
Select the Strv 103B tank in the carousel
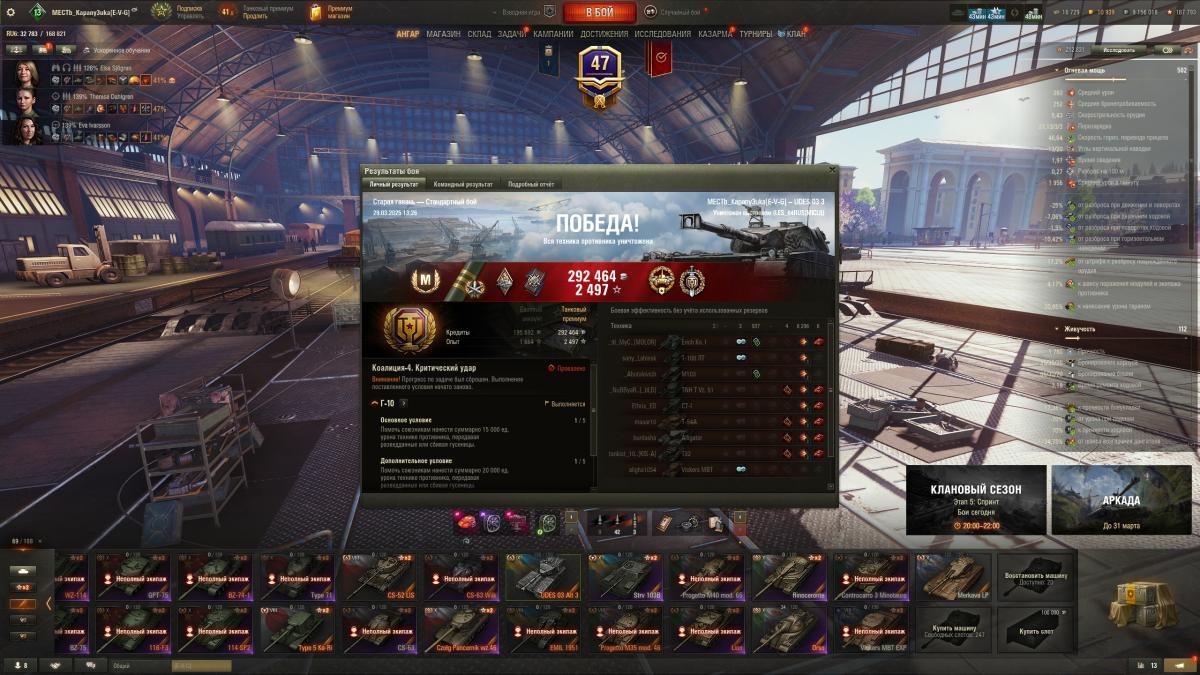(x=624, y=577)
